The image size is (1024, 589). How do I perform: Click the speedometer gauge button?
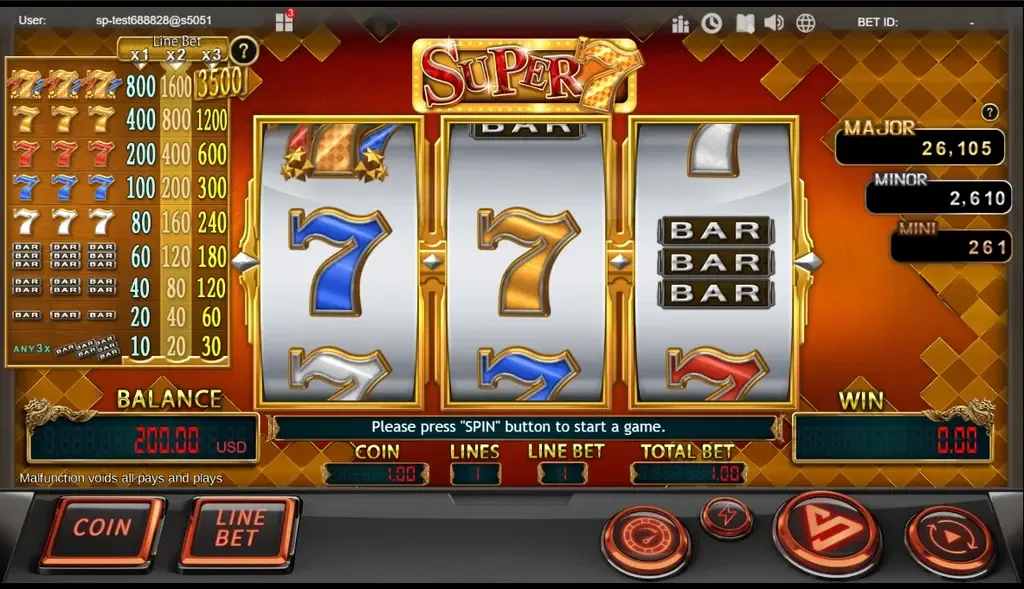645,540
